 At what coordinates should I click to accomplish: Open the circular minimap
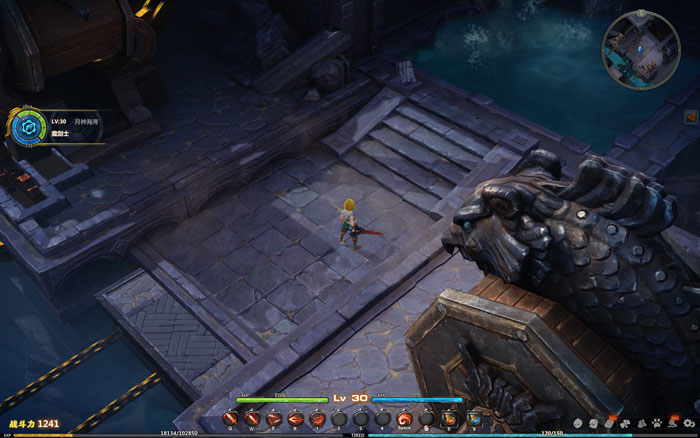coord(640,49)
